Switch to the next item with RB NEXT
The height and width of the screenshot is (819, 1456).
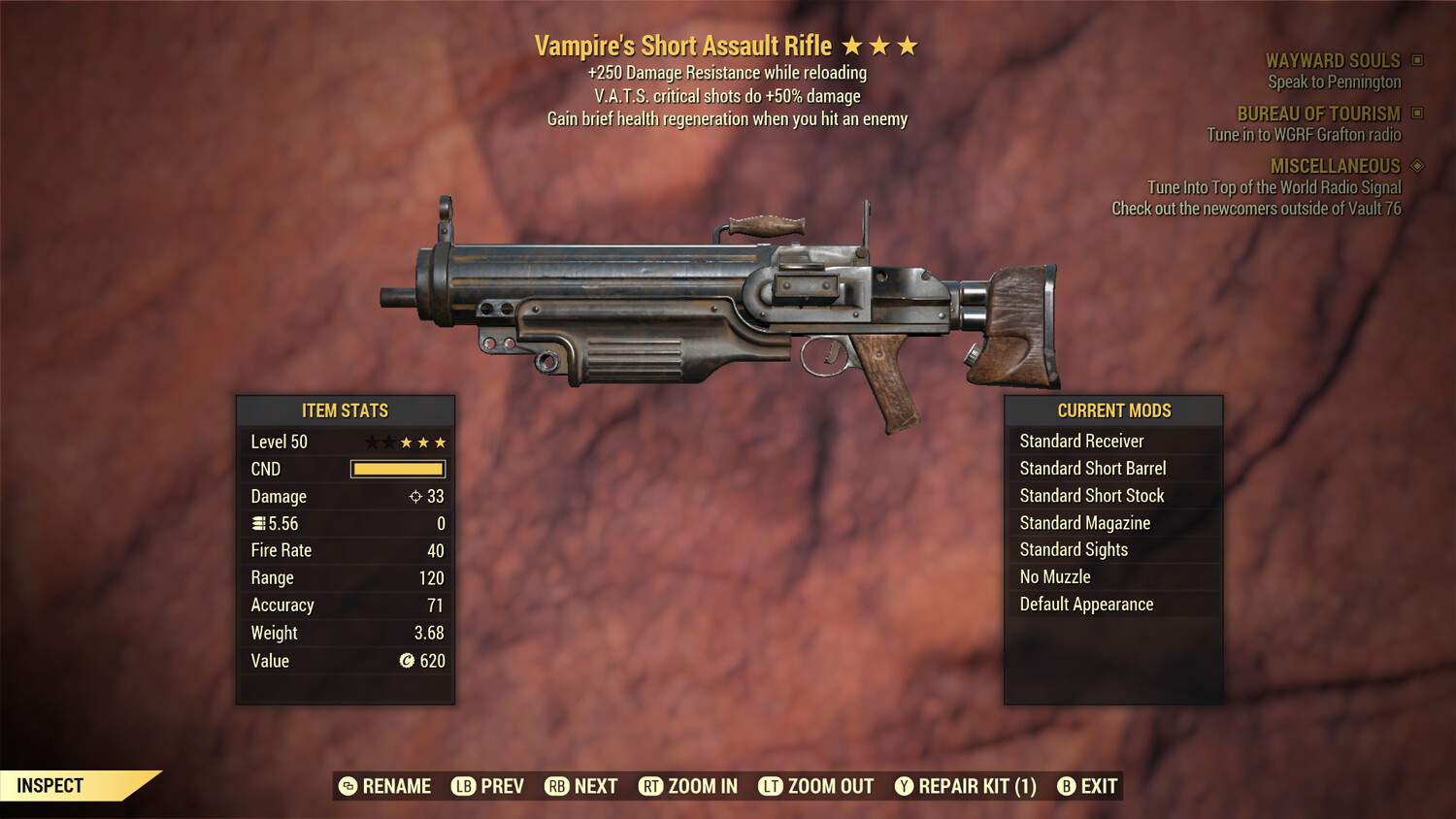tap(580, 786)
